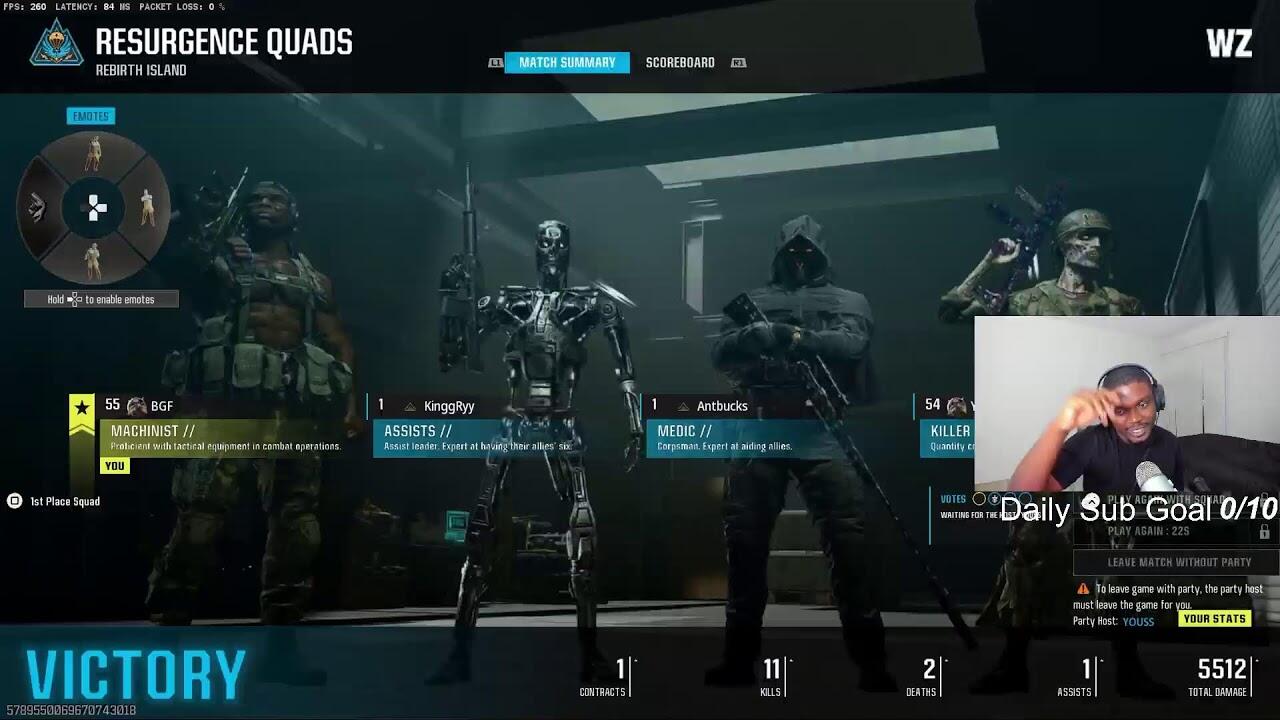1280x720 pixels.
Task: Open Your Stats panel
Action: [1214, 619]
